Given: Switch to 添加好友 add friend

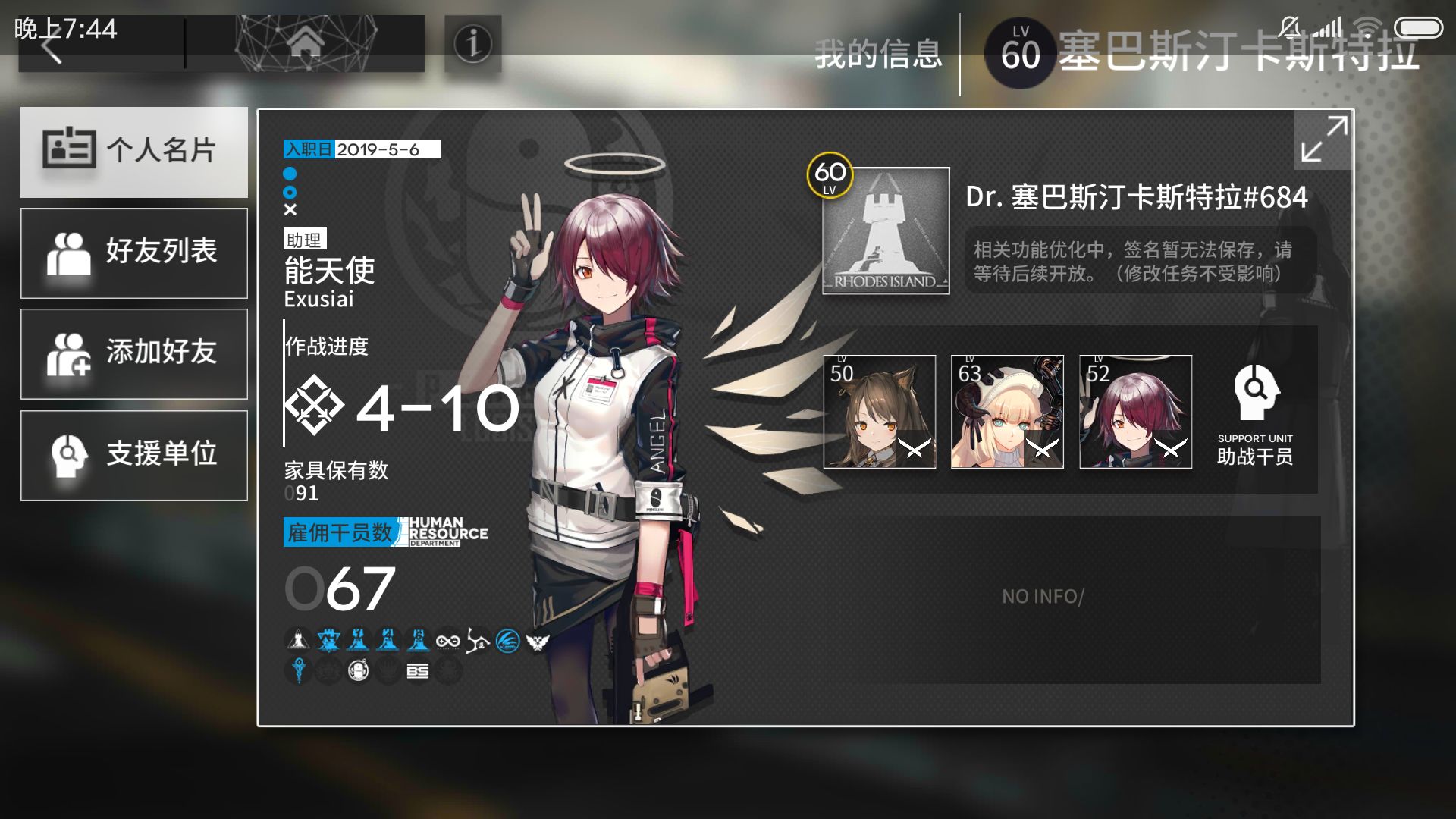Looking at the screenshot, I should 134,353.
